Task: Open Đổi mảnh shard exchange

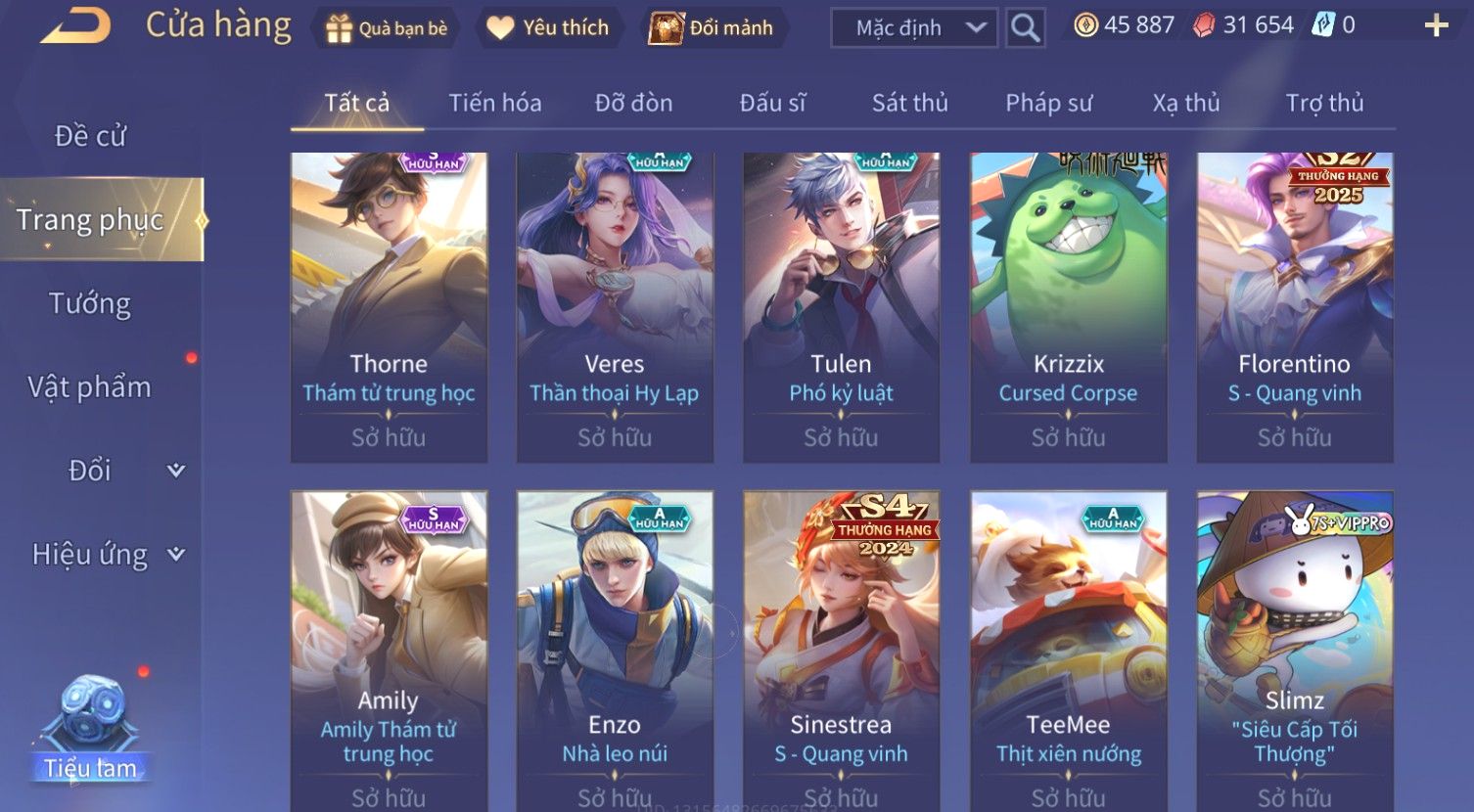Action: (x=713, y=28)
